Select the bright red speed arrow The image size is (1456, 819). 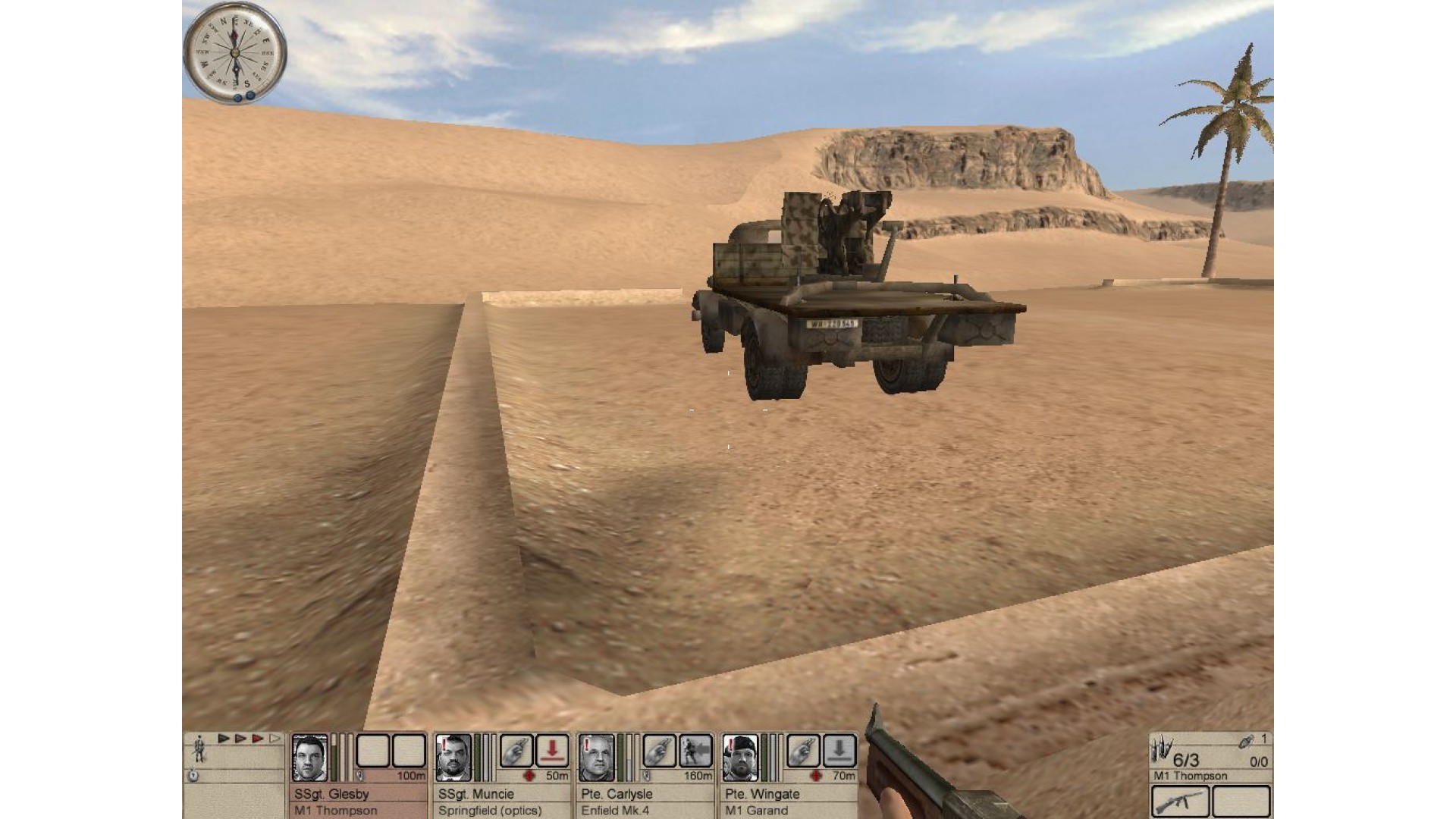tap(258, 739)
